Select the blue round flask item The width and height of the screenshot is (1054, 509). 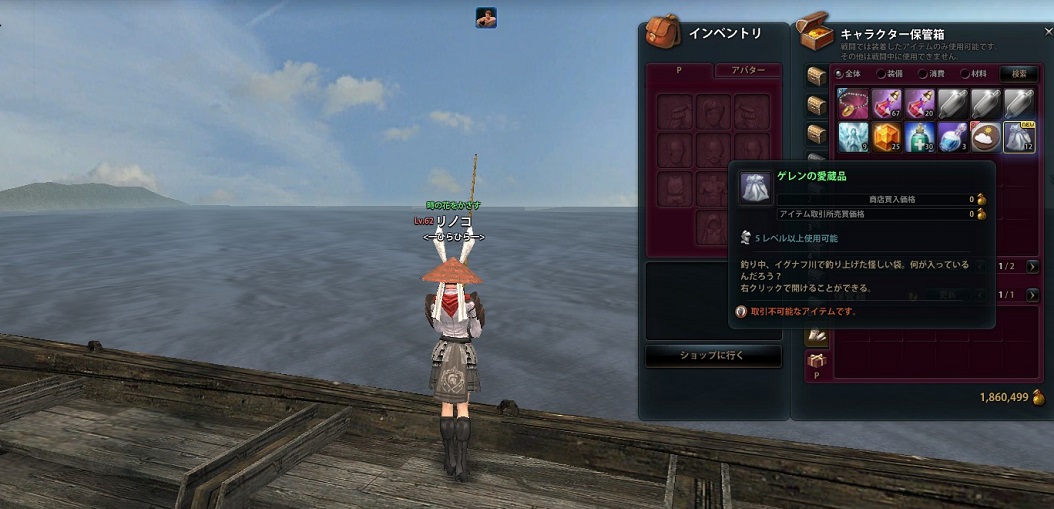(x=952, y=137)
